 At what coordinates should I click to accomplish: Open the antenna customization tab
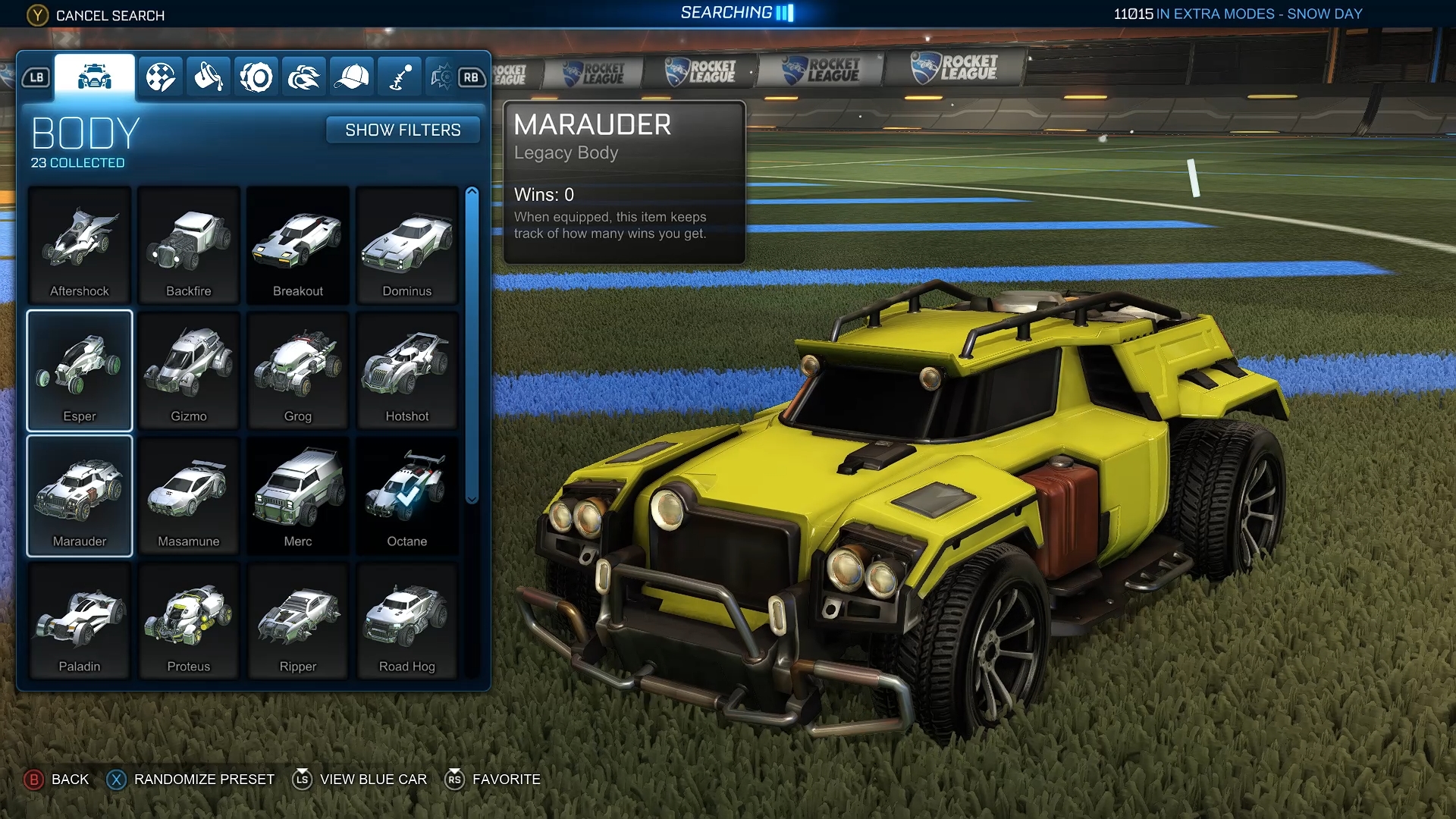click(399, 77)
